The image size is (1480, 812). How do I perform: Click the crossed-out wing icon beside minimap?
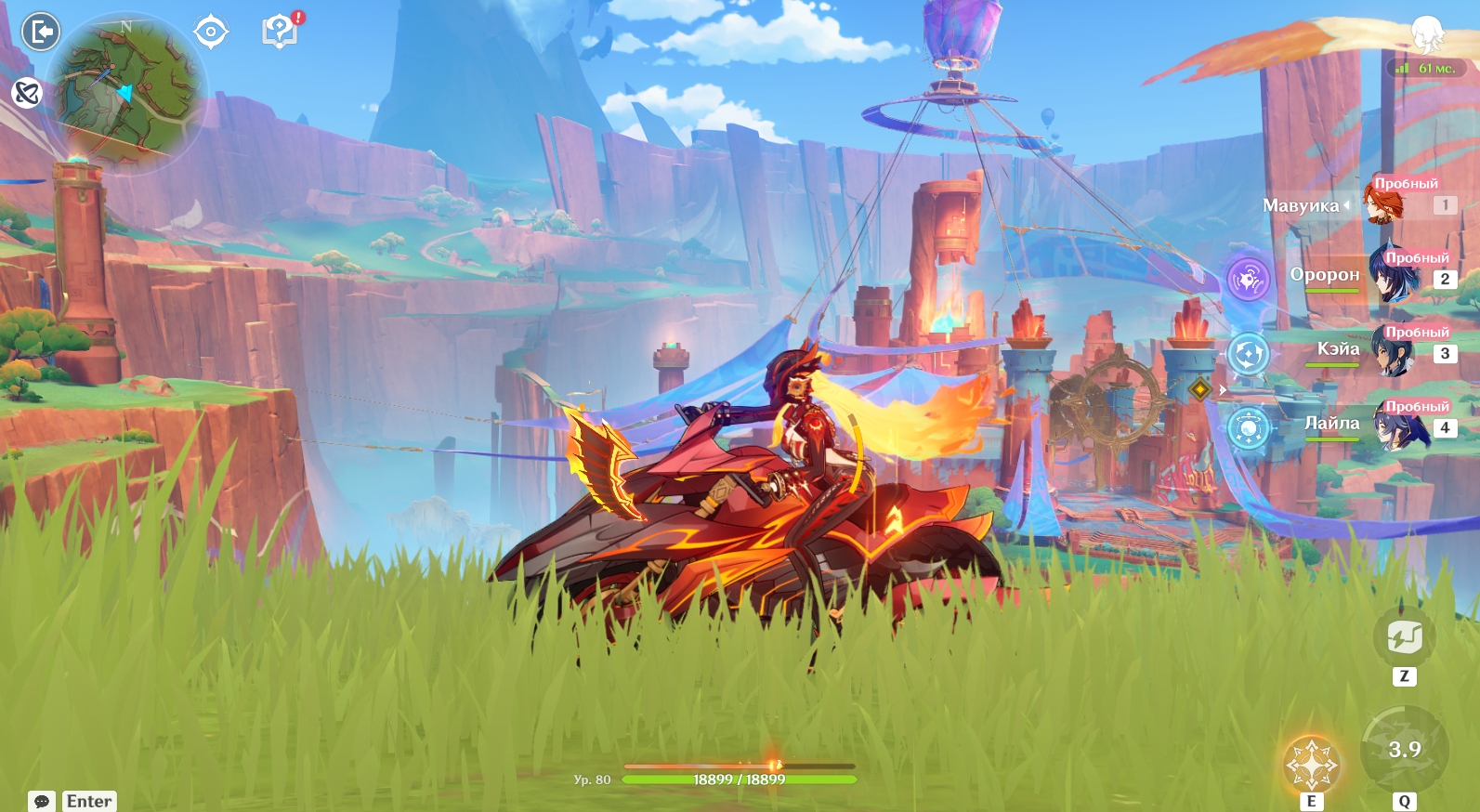click(27, 92)
